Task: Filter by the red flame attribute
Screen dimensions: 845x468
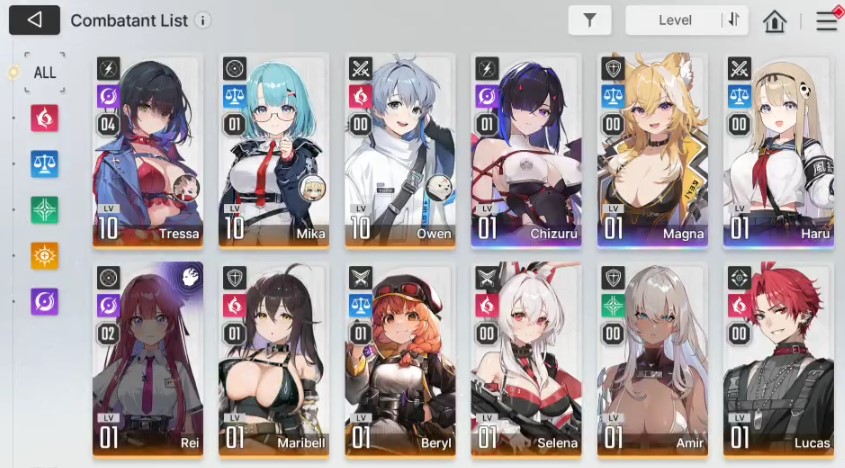Action: pyautogui.click(x=44, y=118)
